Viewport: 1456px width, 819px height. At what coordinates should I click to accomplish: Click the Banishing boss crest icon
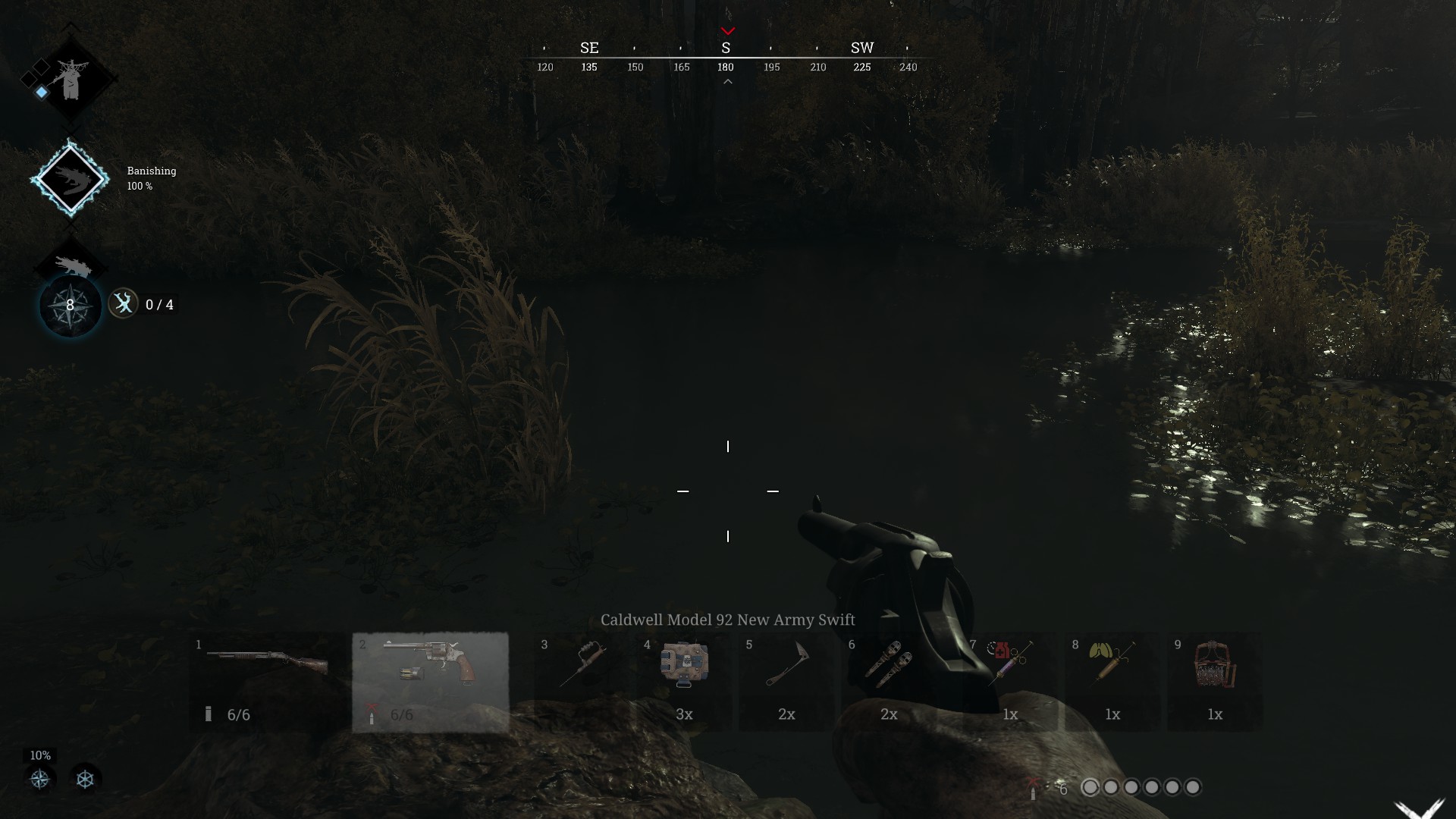(x=71, y=178)
